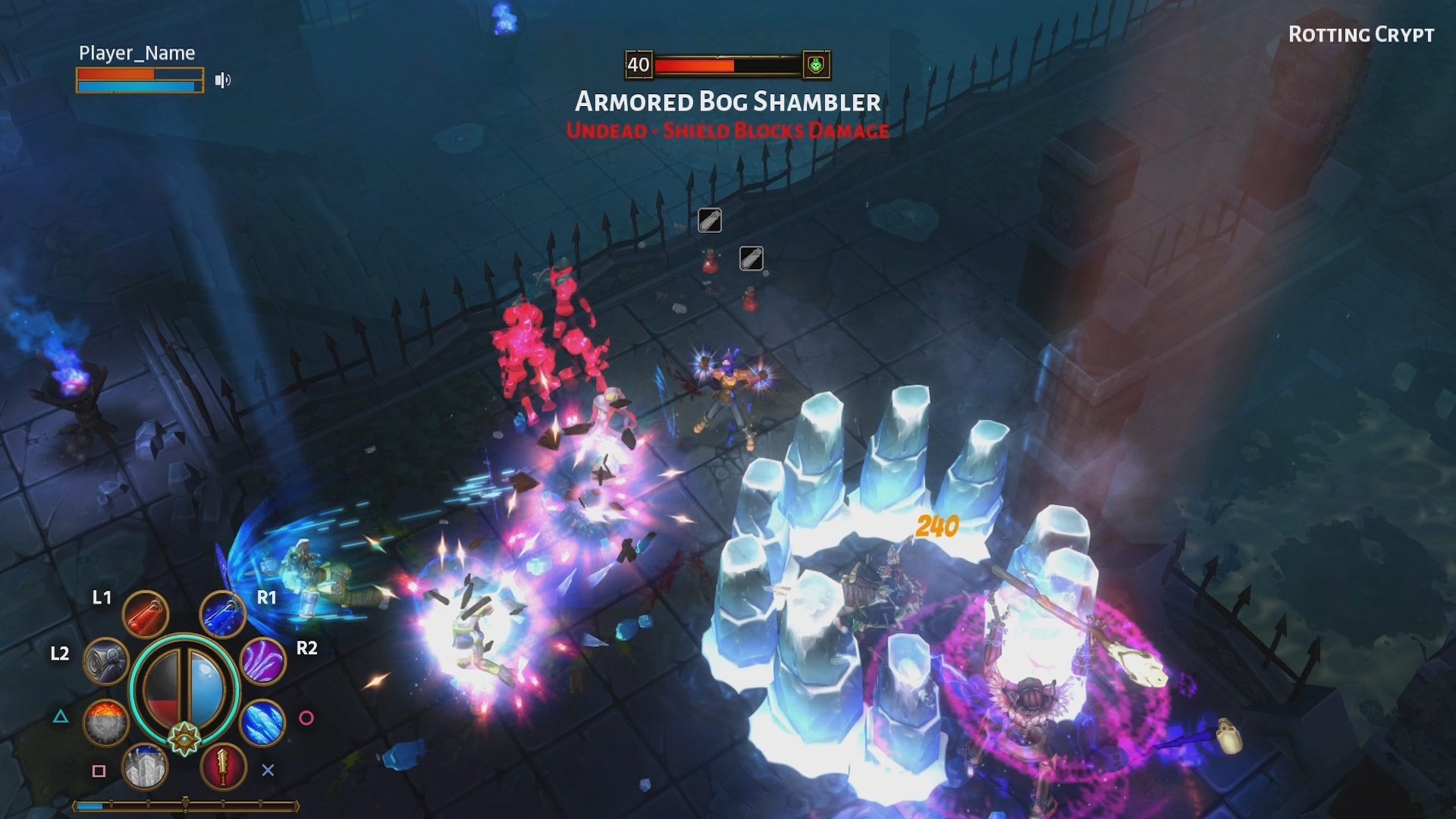
Task: Use the red health potion mapped to L1
Action: 146,613
